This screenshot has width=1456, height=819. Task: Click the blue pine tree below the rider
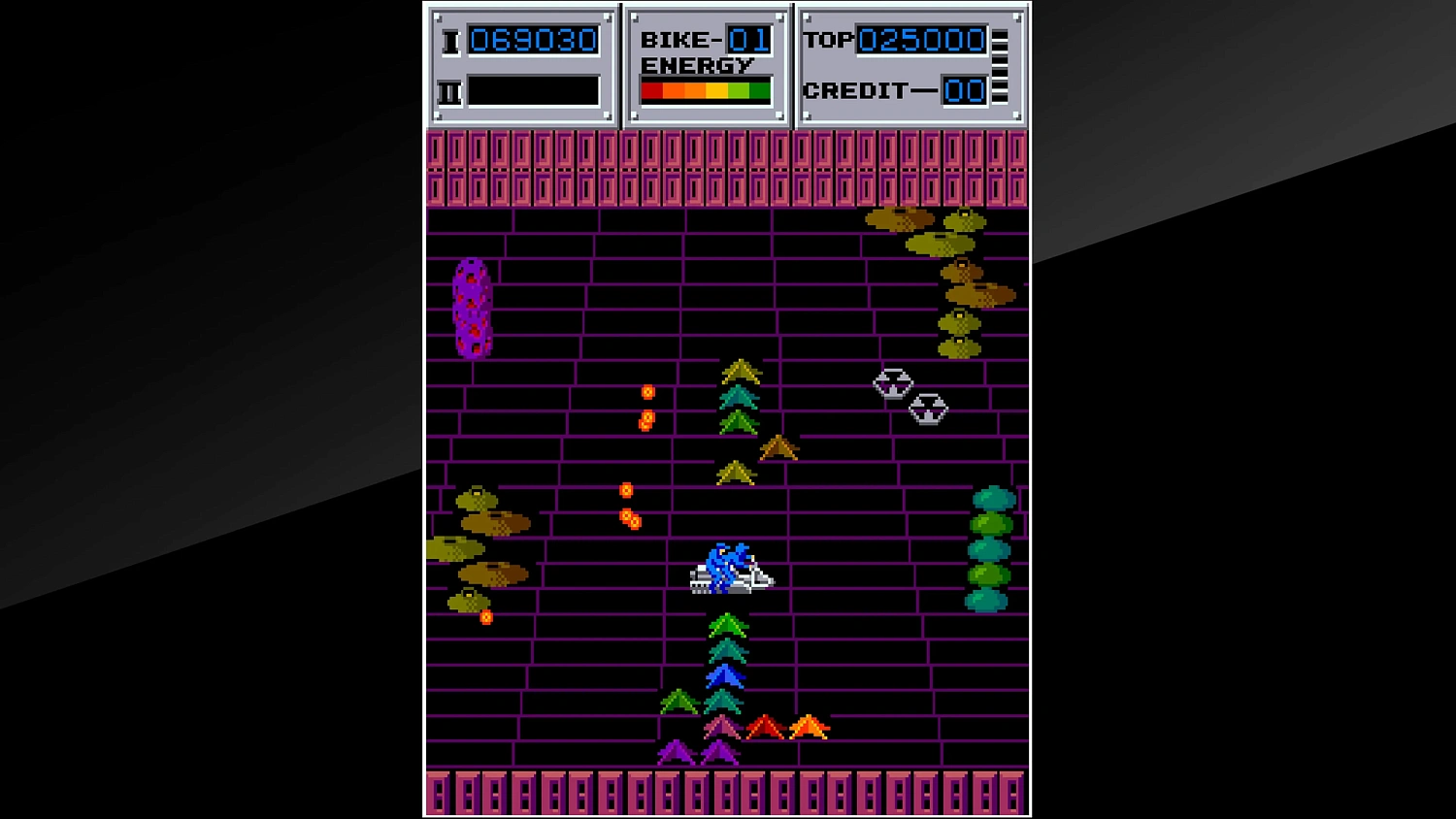pos(726,674)
